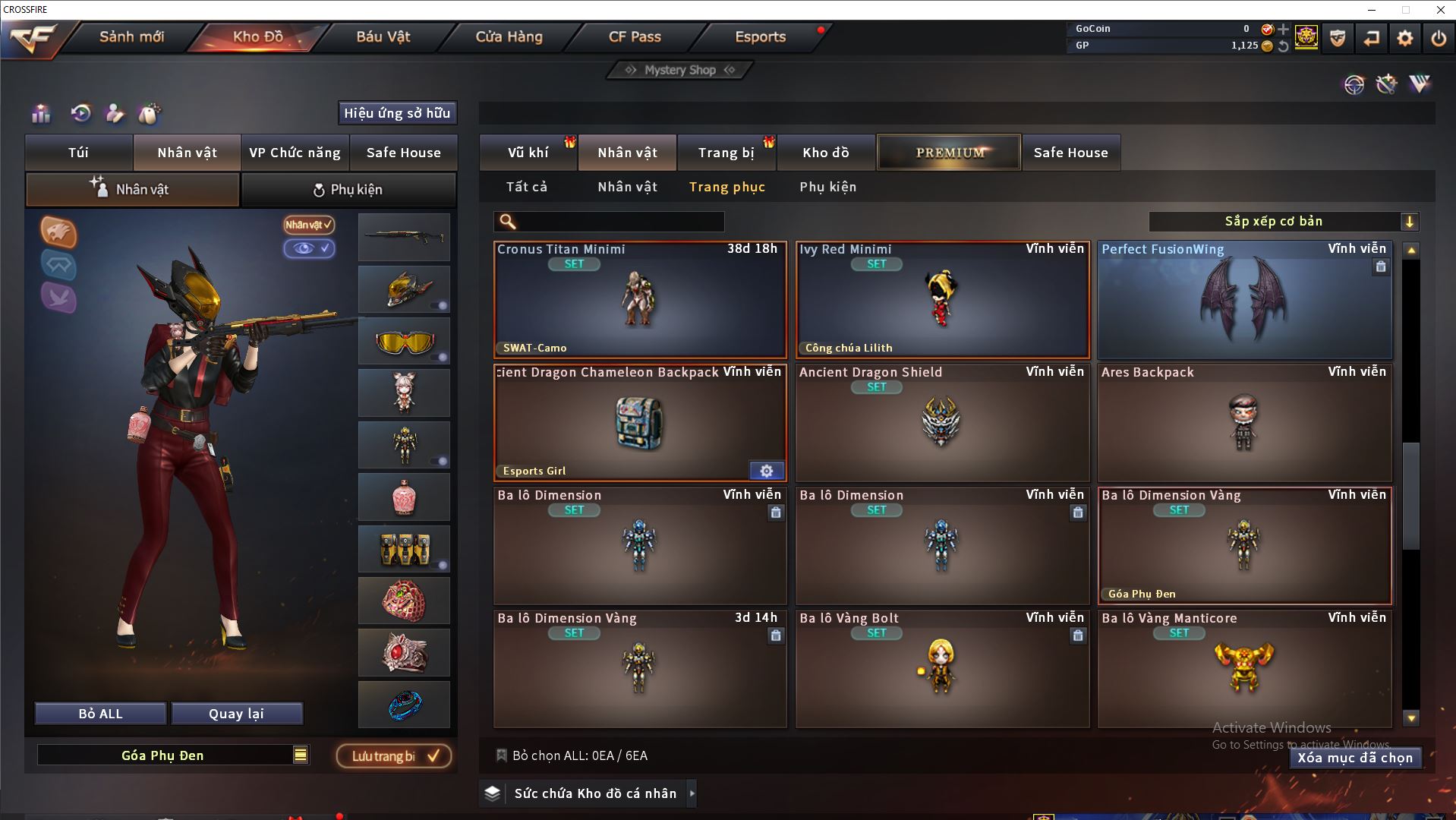The width and height of the screenshot is (1456, 820).
Task: Close the CROSSFIRE window
Action: (1440, 10)
